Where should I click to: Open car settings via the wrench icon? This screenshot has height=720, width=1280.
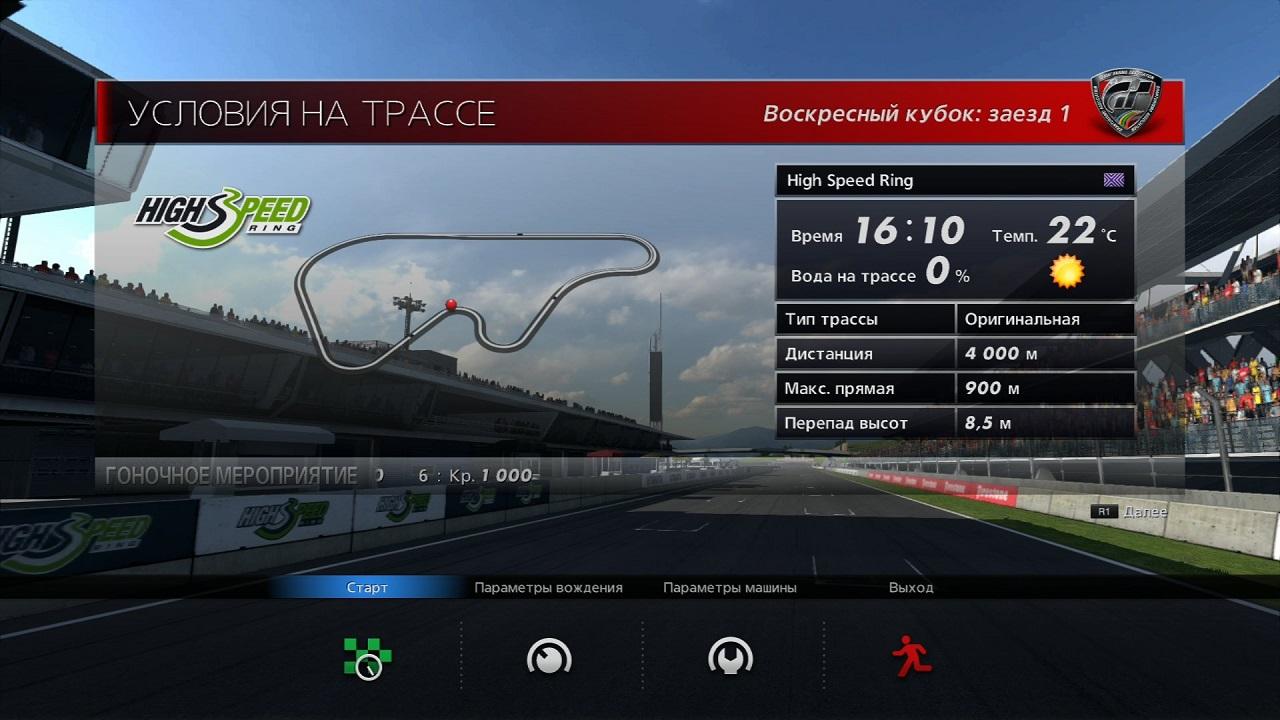pos(730,657)
